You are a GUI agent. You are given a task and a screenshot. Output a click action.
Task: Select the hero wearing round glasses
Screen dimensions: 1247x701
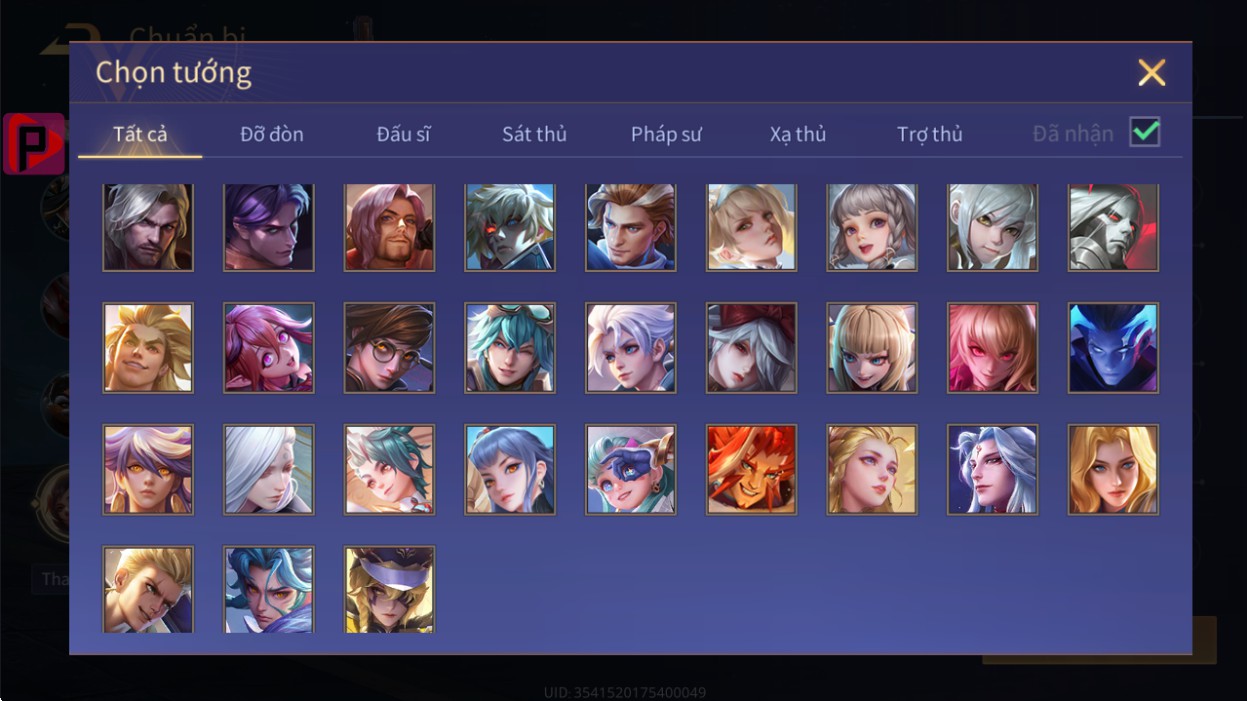389,348
